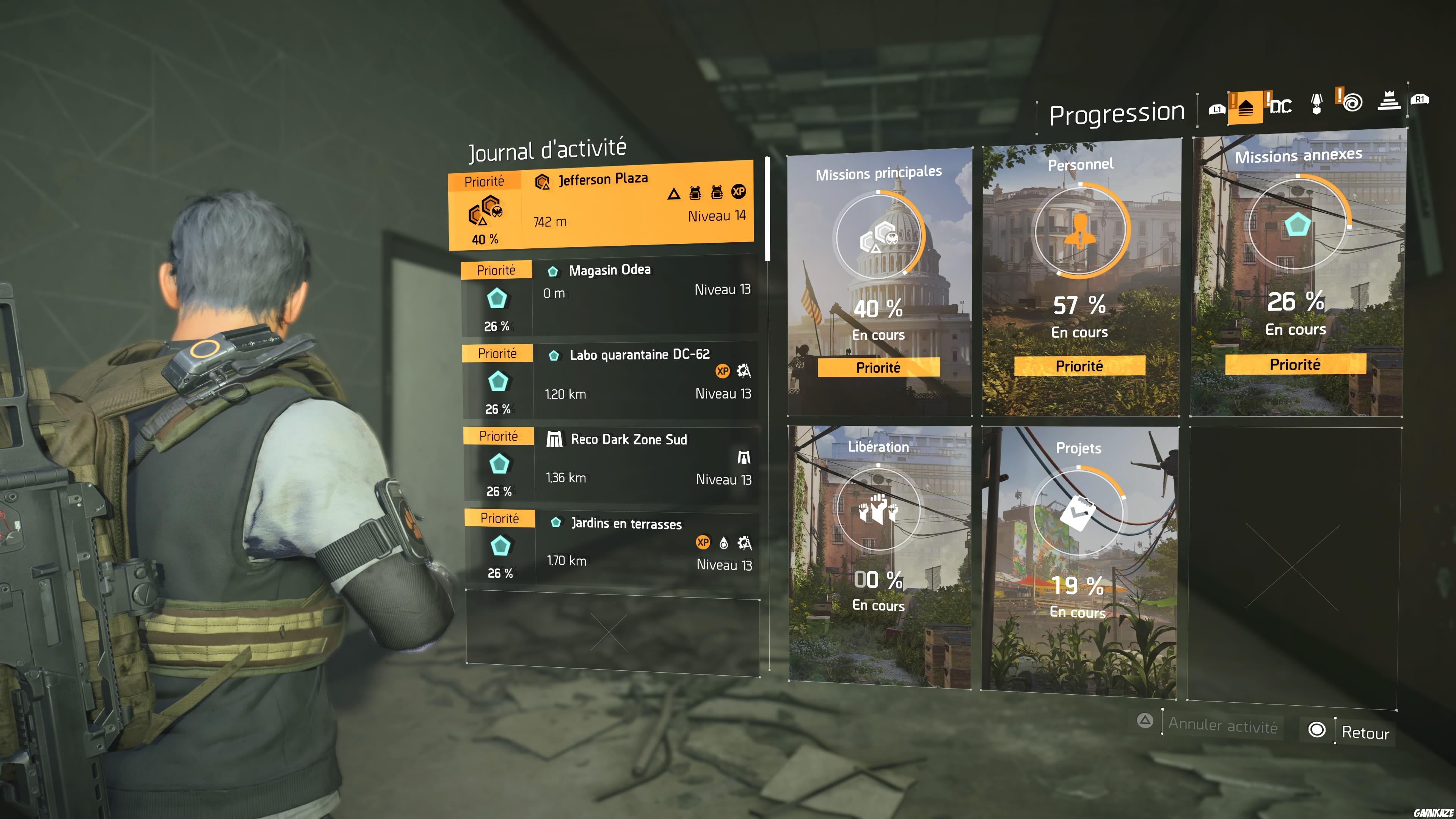Toggle priority on Jardins en terrasses
The width and height of the screenshot is (1456, 819).
point(498,518)
